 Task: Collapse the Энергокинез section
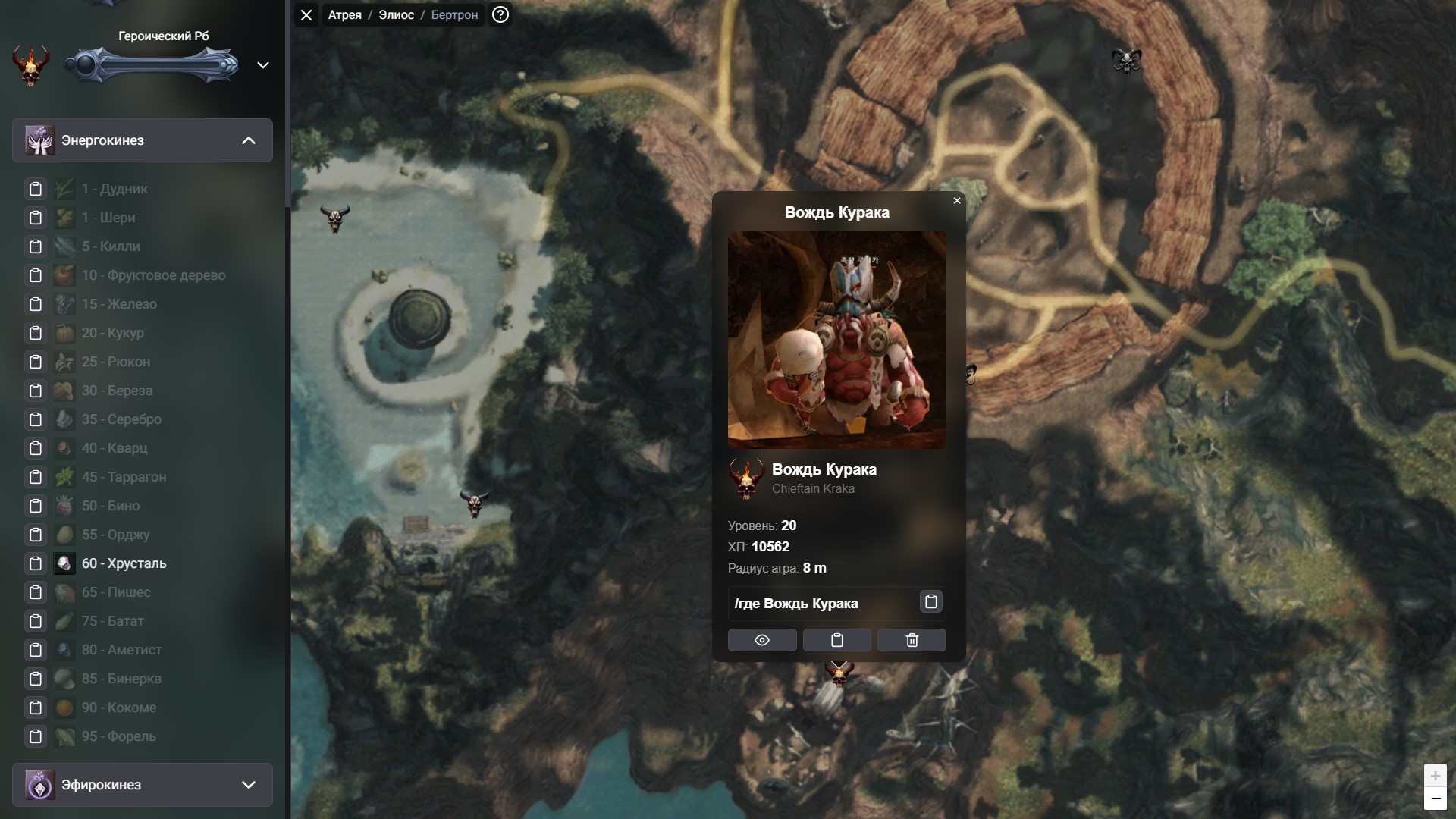(248, 140)
